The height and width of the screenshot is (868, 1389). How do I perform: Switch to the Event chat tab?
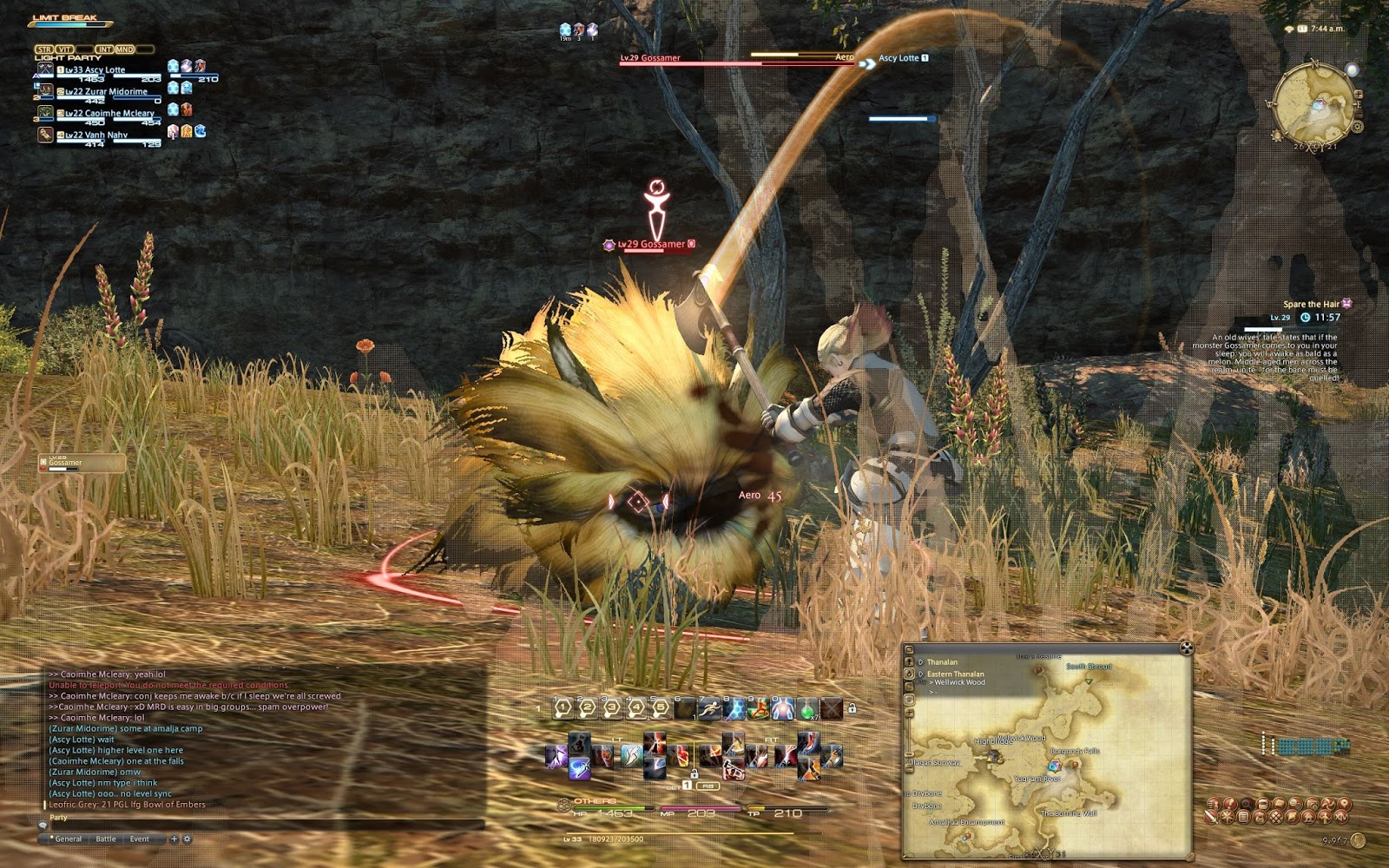140,838
